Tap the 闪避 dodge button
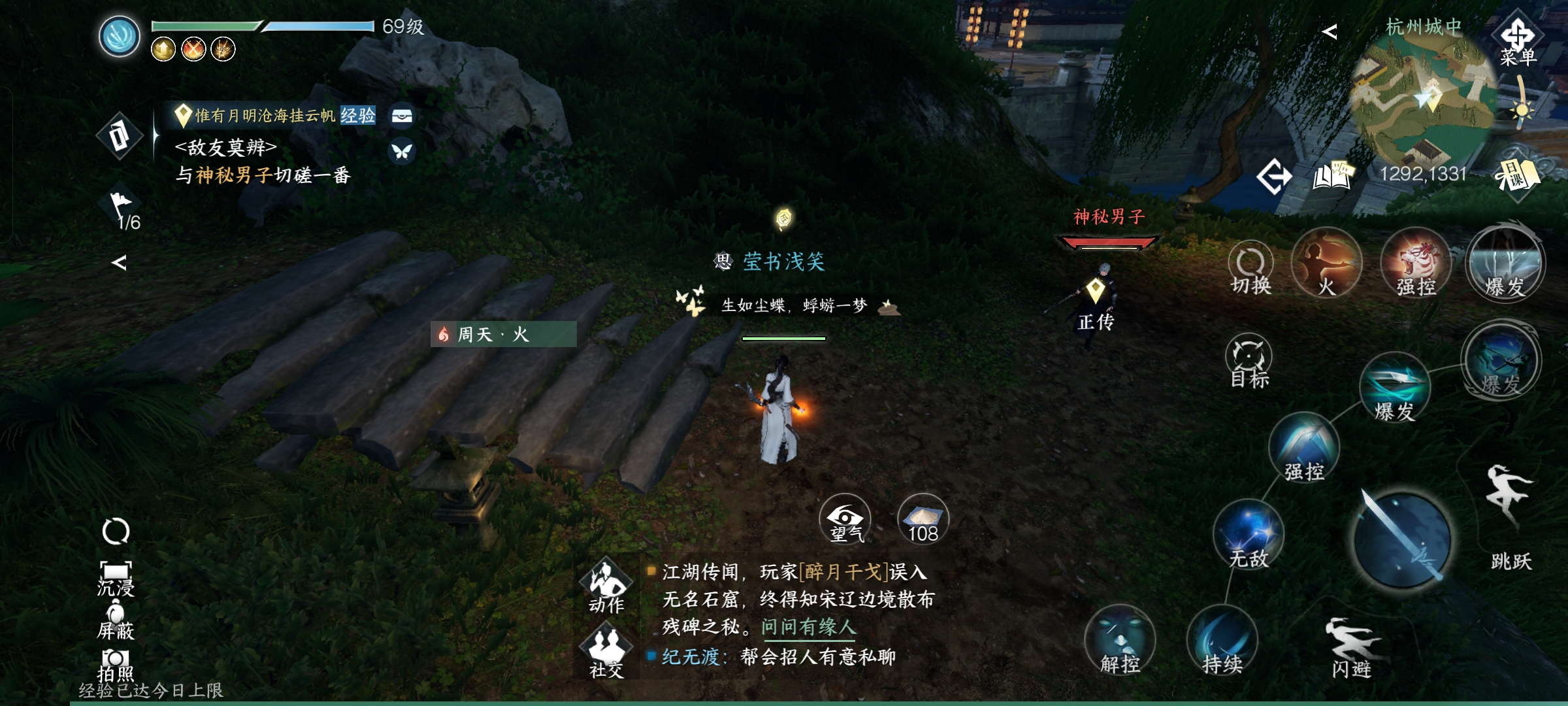 1351,646
